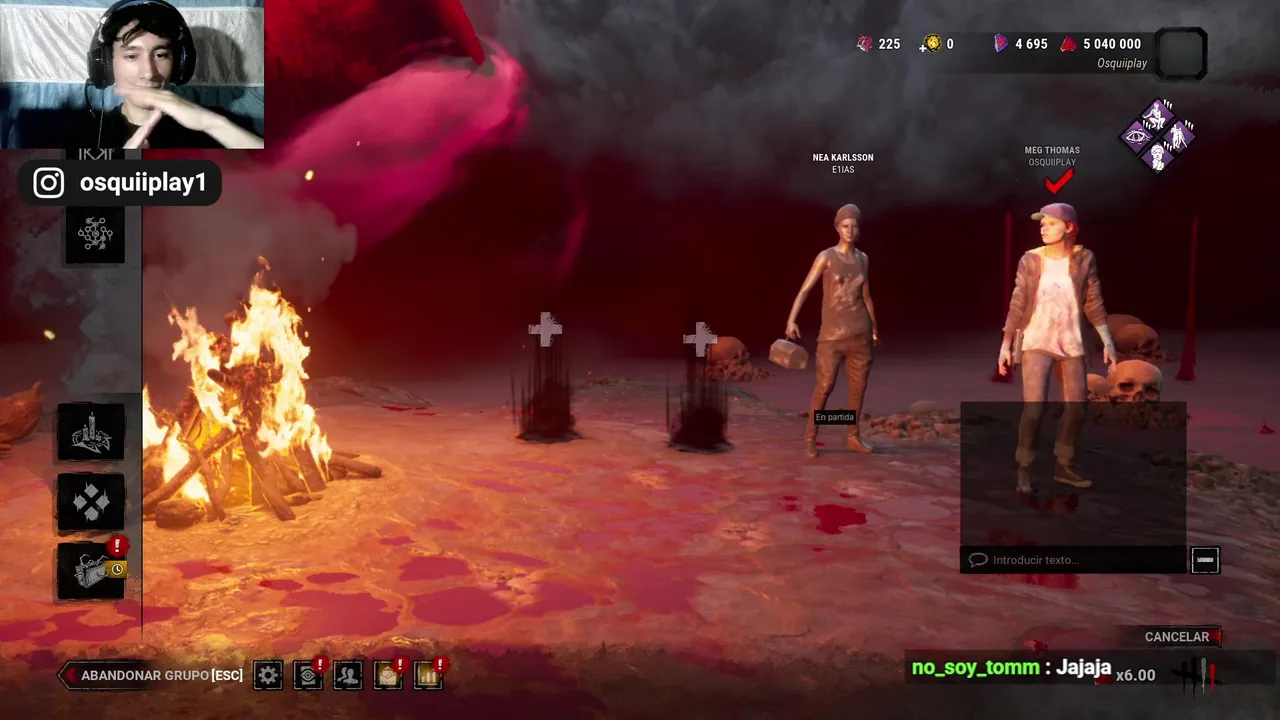Open the bloodweb node icon
The height and width of the screenshot is (720, 1280).
pyautogui.click(x=95, y=234)
